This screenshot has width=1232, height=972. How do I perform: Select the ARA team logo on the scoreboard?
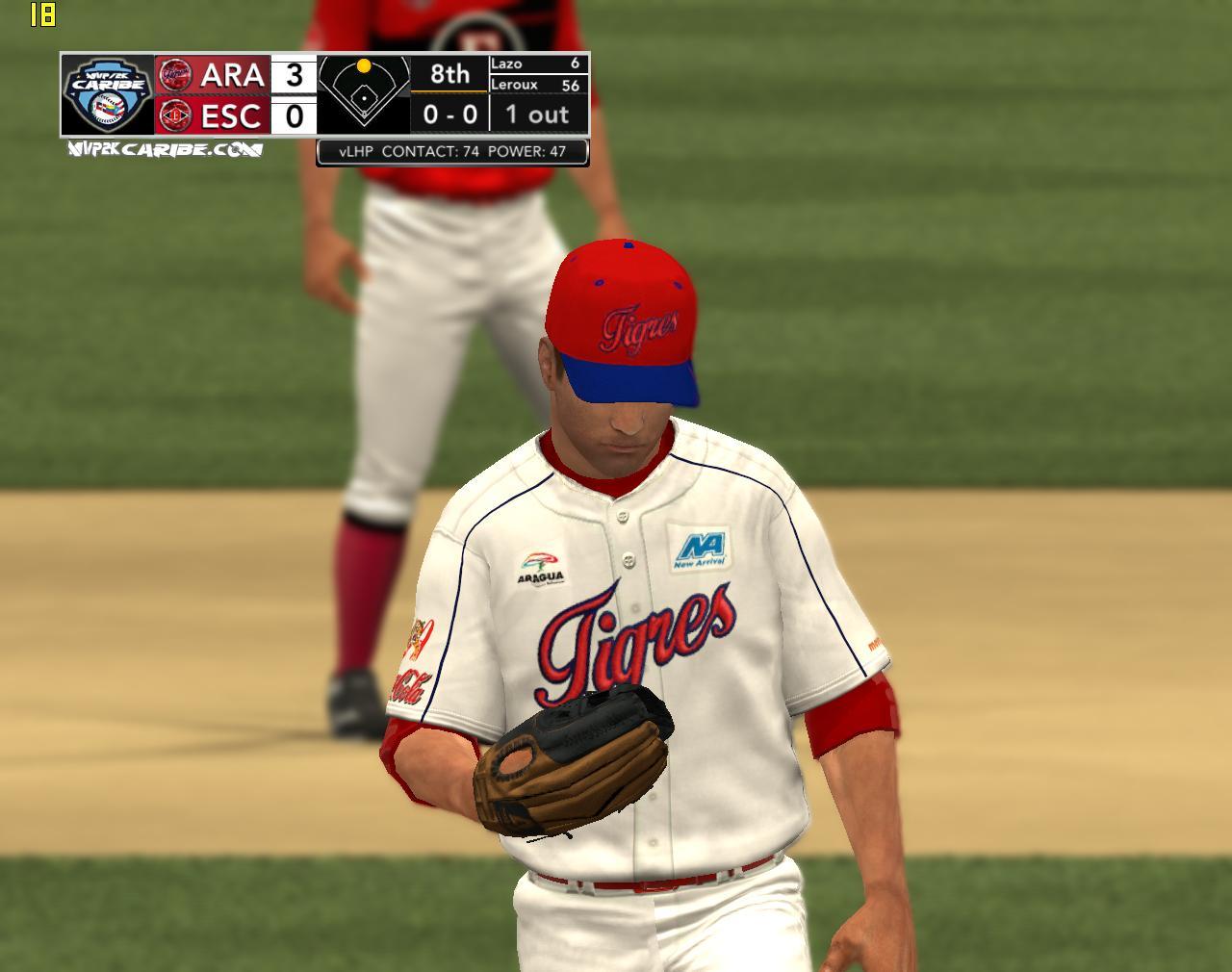pyautogui.click(x=175, y=74)
